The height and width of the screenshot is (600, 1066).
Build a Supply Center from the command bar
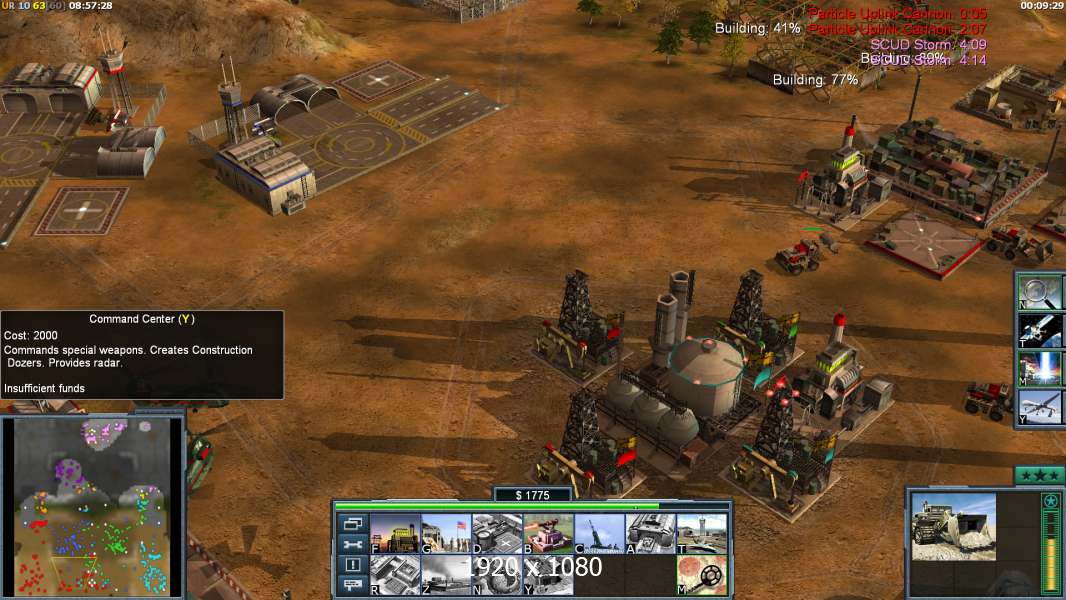click(x=497, y=534)
